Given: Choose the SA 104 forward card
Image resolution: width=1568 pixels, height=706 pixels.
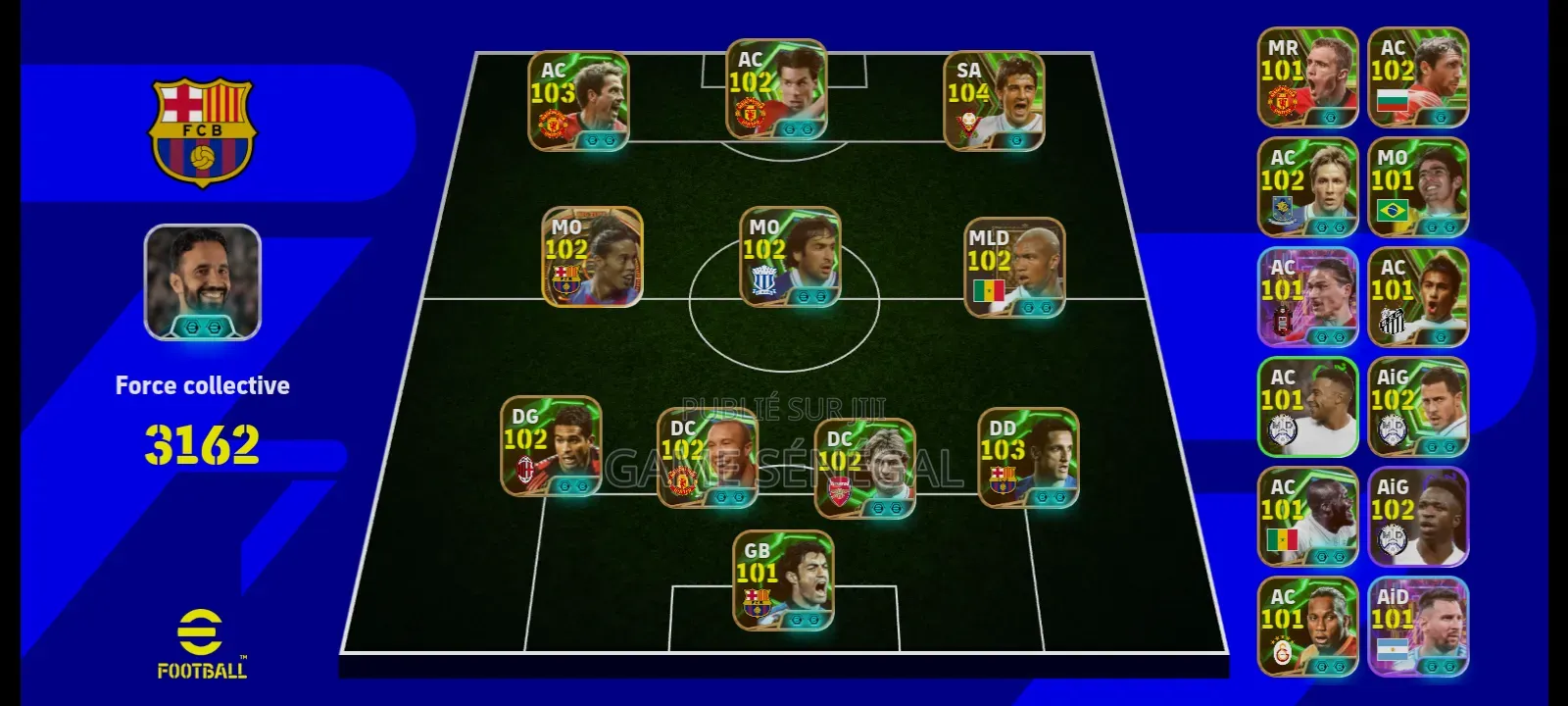Looking at the screenshot, I should point(994,101).
